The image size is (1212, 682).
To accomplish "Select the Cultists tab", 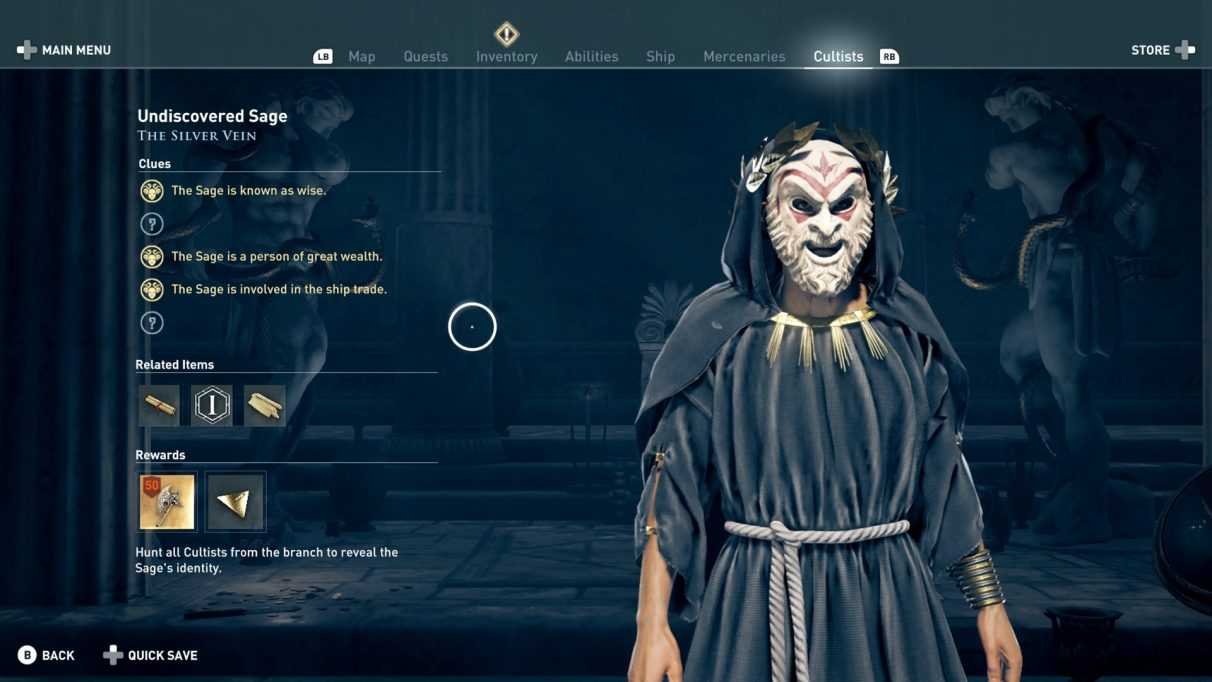I will (x=838, y=57).
